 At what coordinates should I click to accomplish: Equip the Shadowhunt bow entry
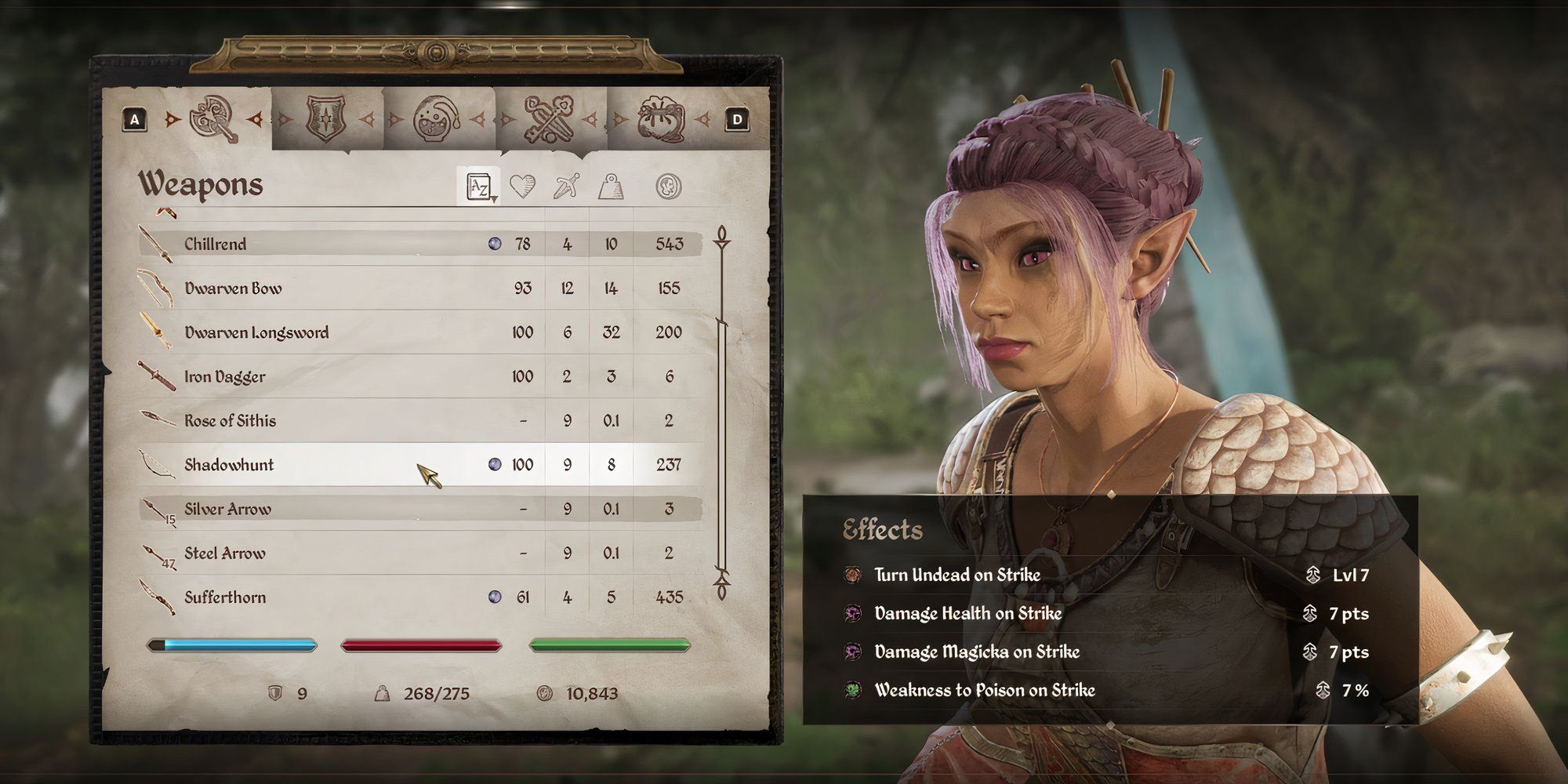click(x=229, y=465)
